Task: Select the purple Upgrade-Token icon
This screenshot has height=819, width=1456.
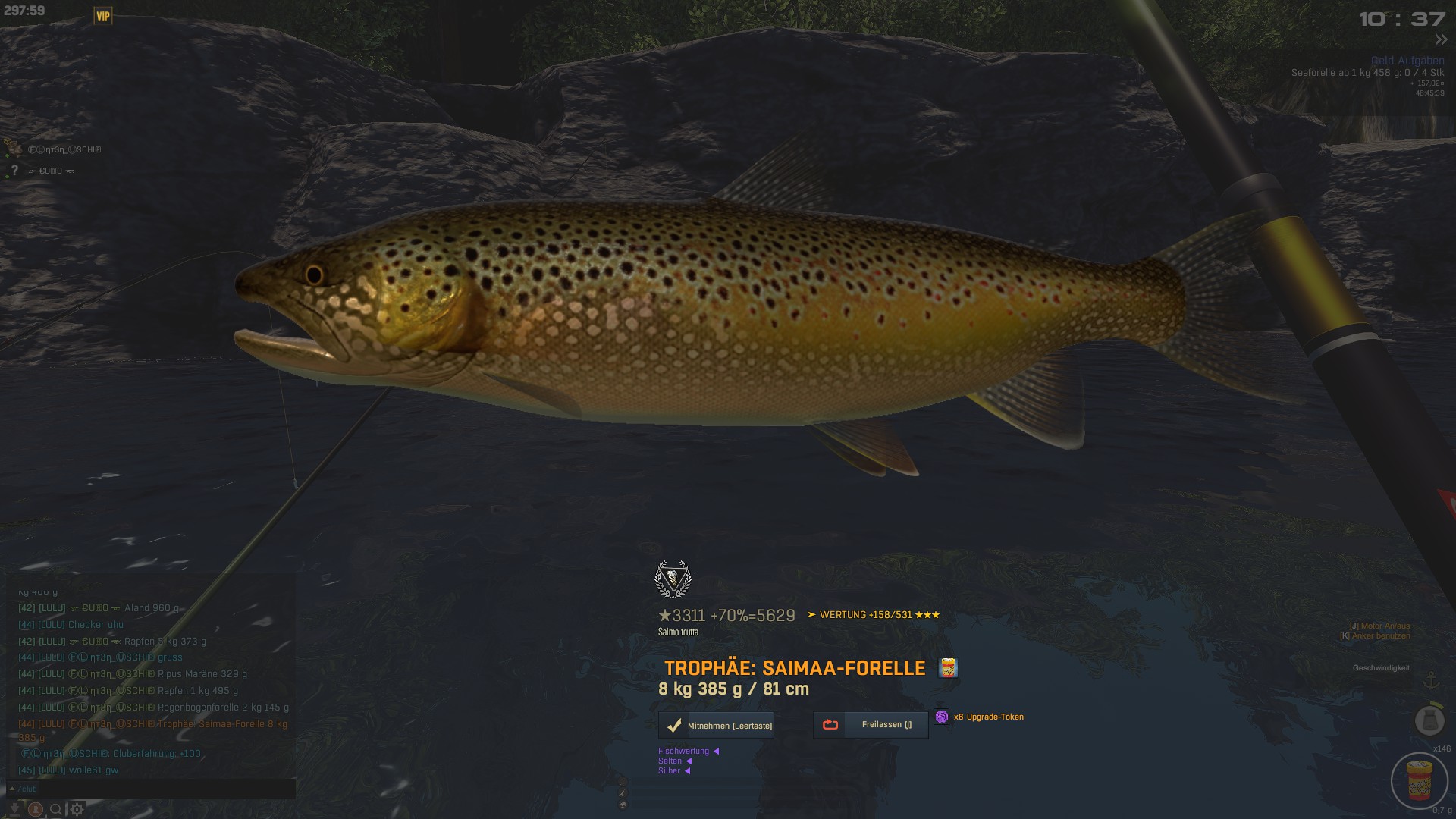Action: click(x=941, y=717)
